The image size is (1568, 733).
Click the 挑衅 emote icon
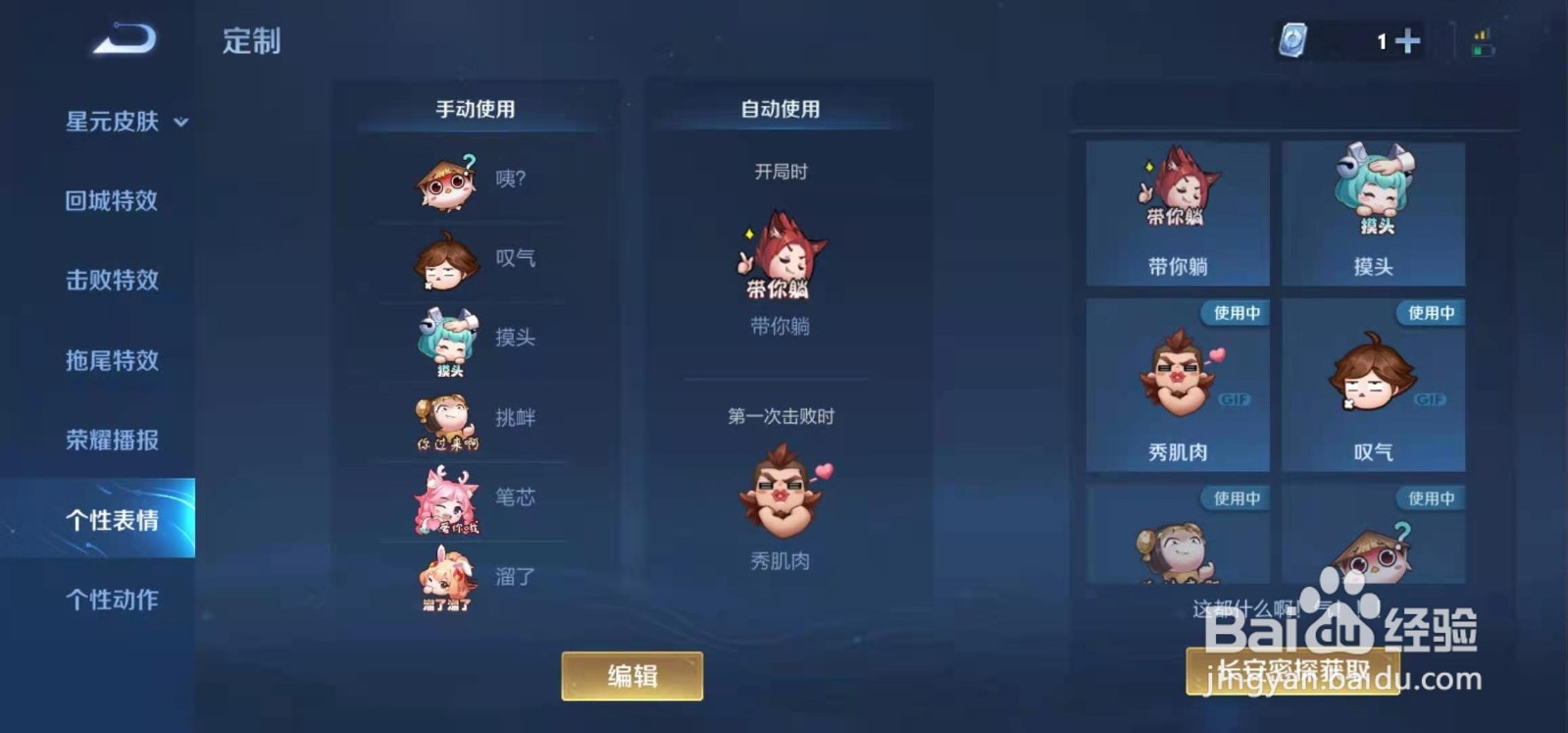pyautogui.click(x=449, y=419)
